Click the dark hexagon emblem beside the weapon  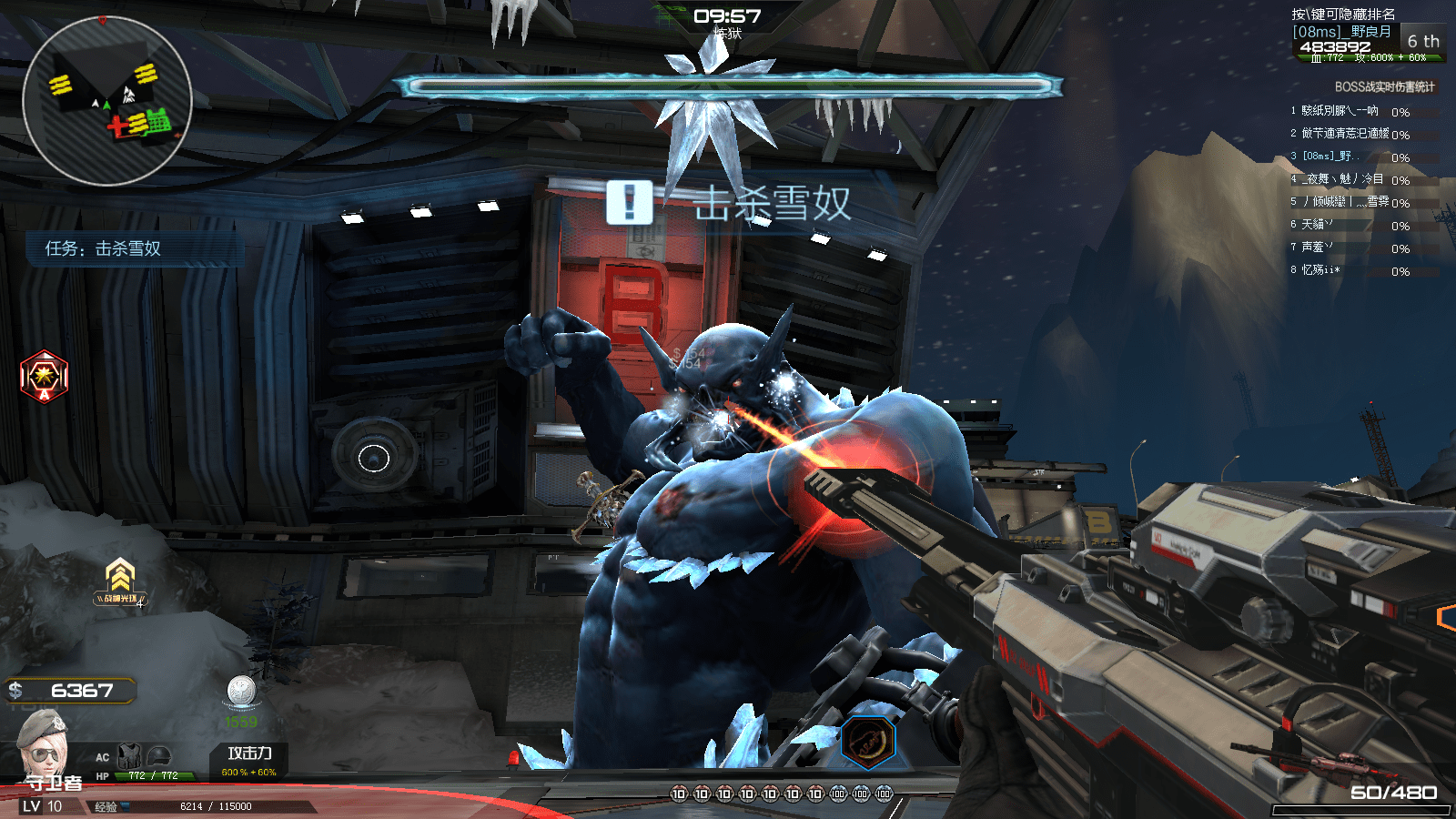[x=867, y=742]
